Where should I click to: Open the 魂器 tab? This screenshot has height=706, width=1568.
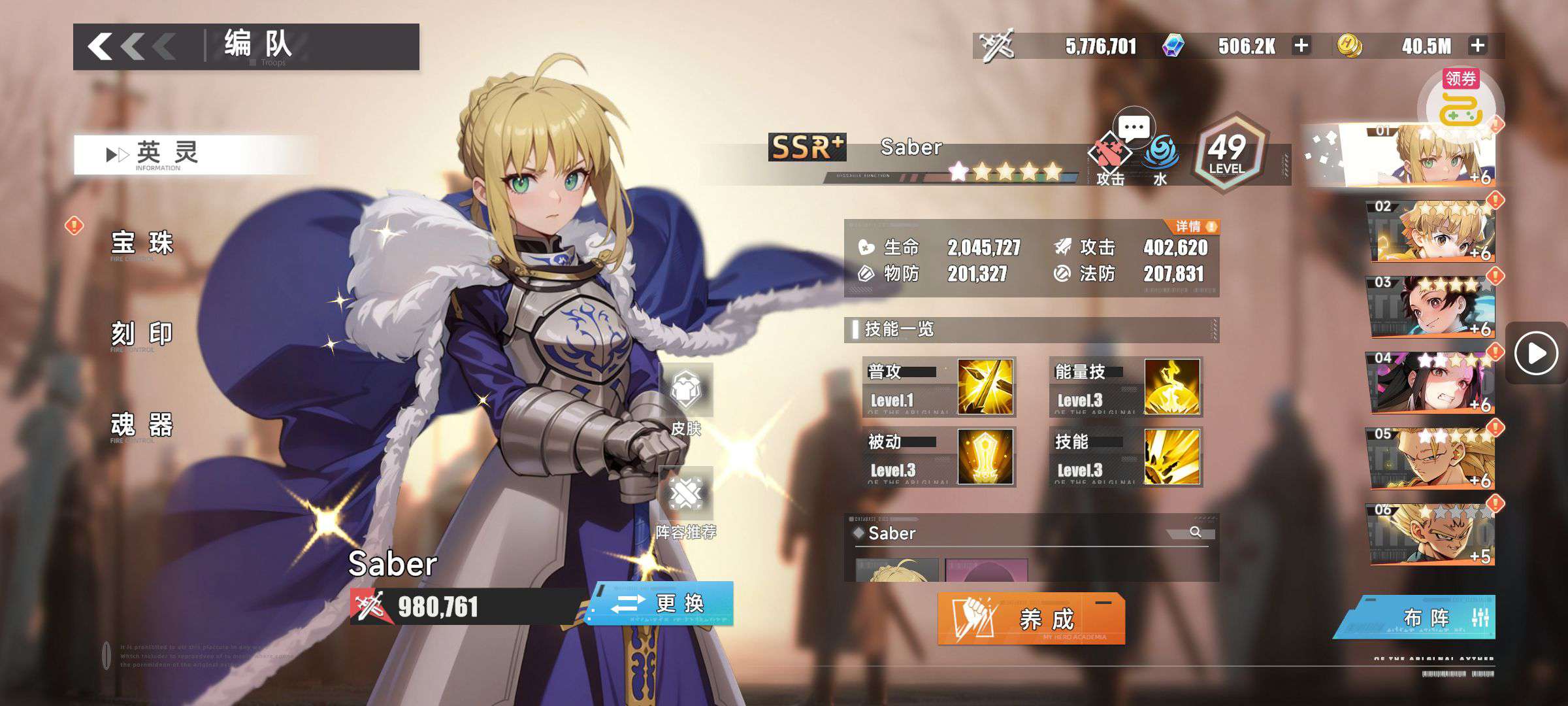pos(142,425)
